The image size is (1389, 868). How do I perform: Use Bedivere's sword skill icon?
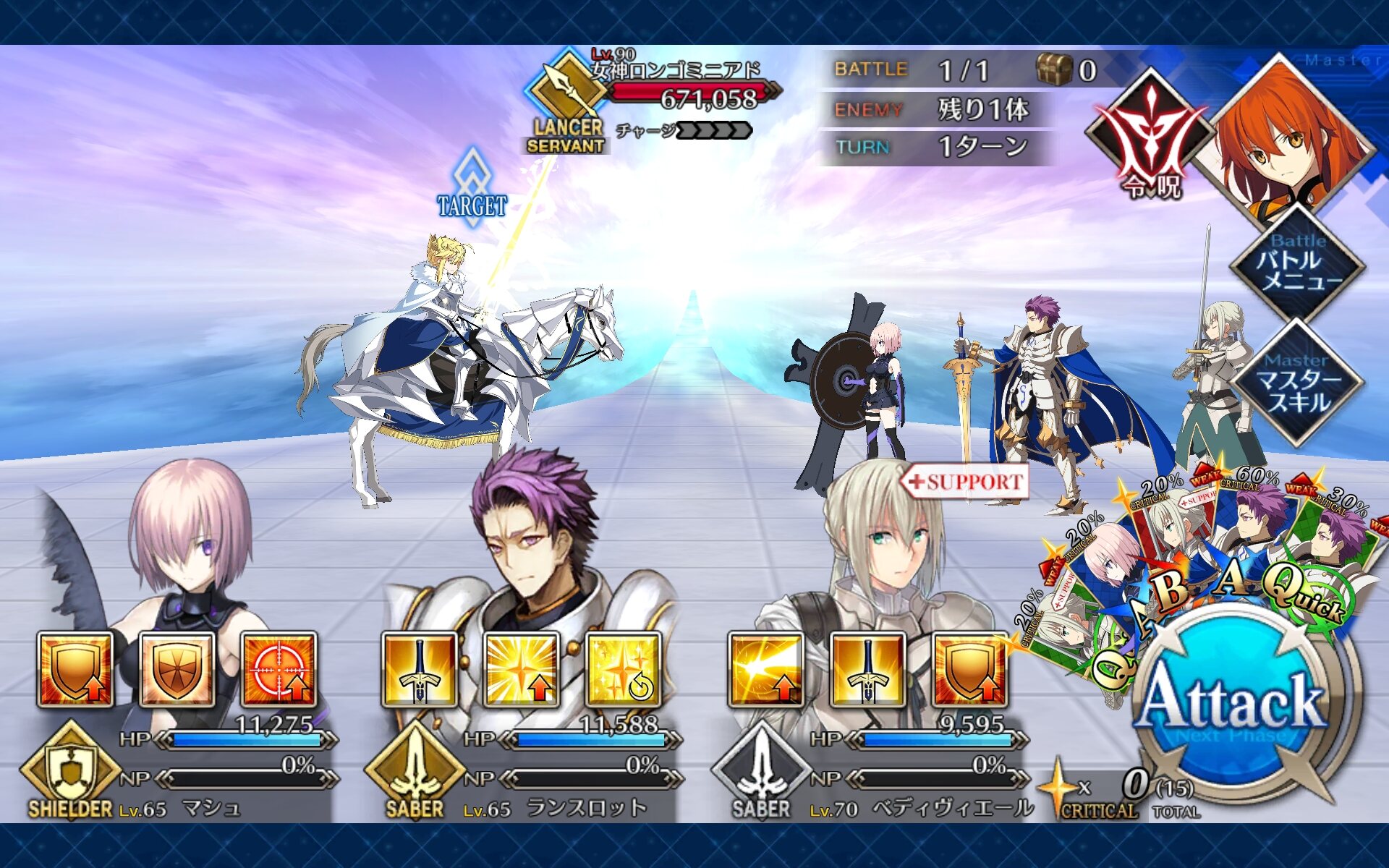(x=867, y=670)
